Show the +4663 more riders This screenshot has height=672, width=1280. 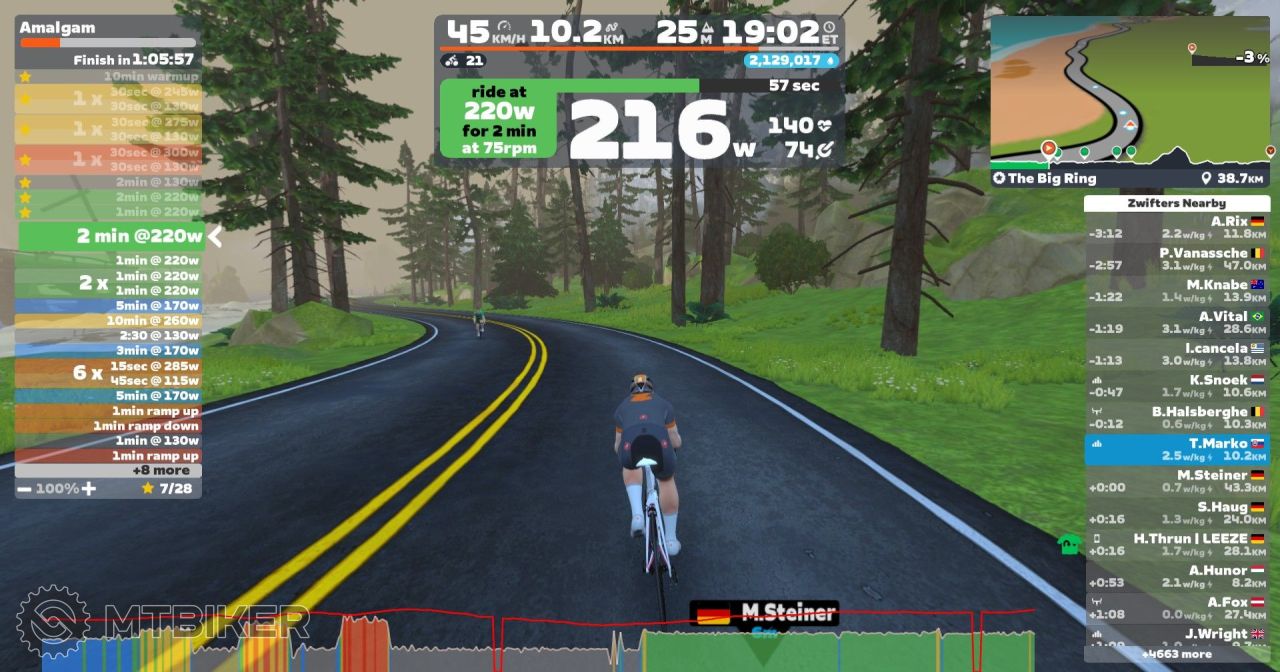tap(1176, 655)
